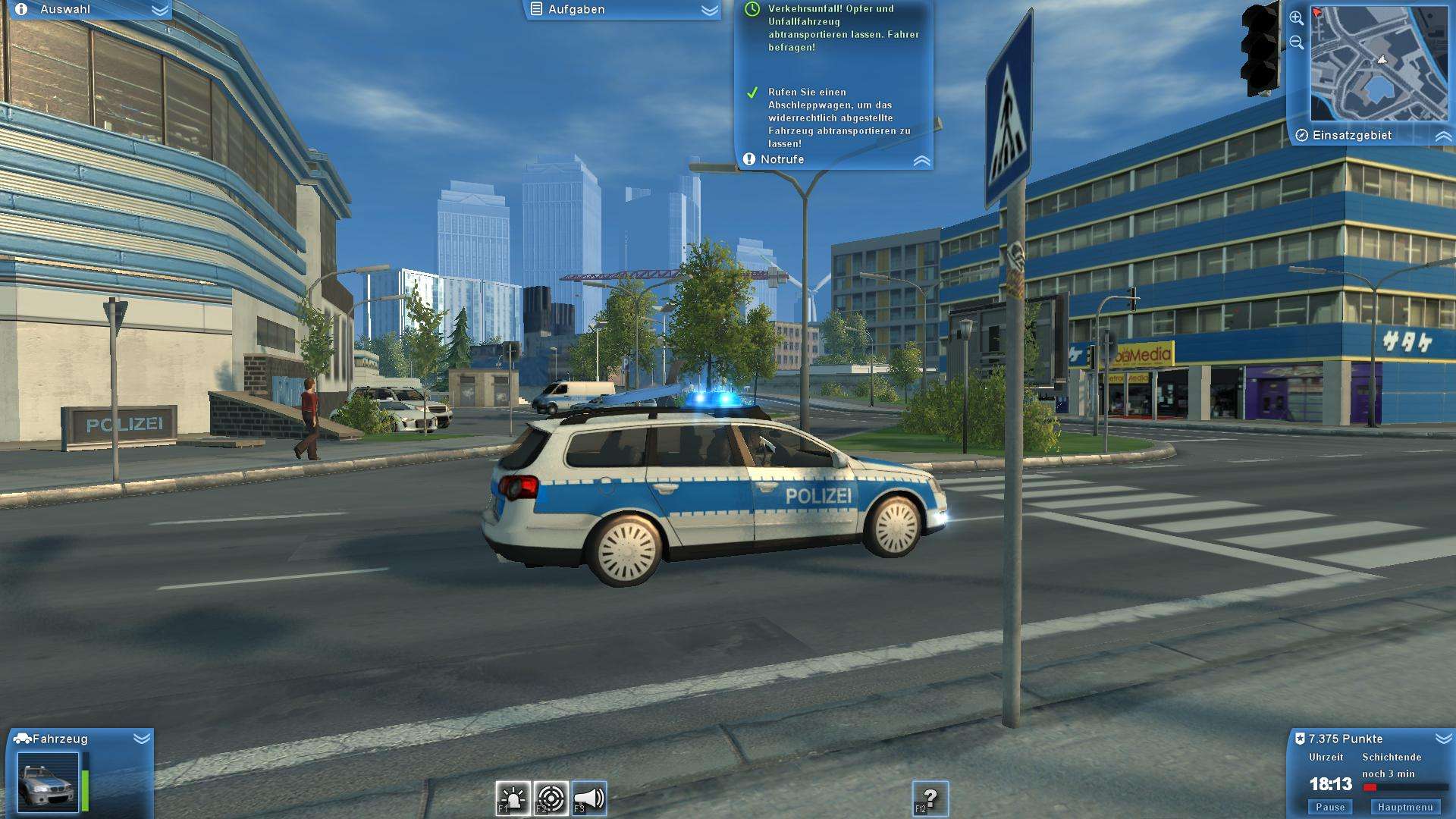
Task: Collapse the Aufgaben panel chevron
Action: click(708, 10)
